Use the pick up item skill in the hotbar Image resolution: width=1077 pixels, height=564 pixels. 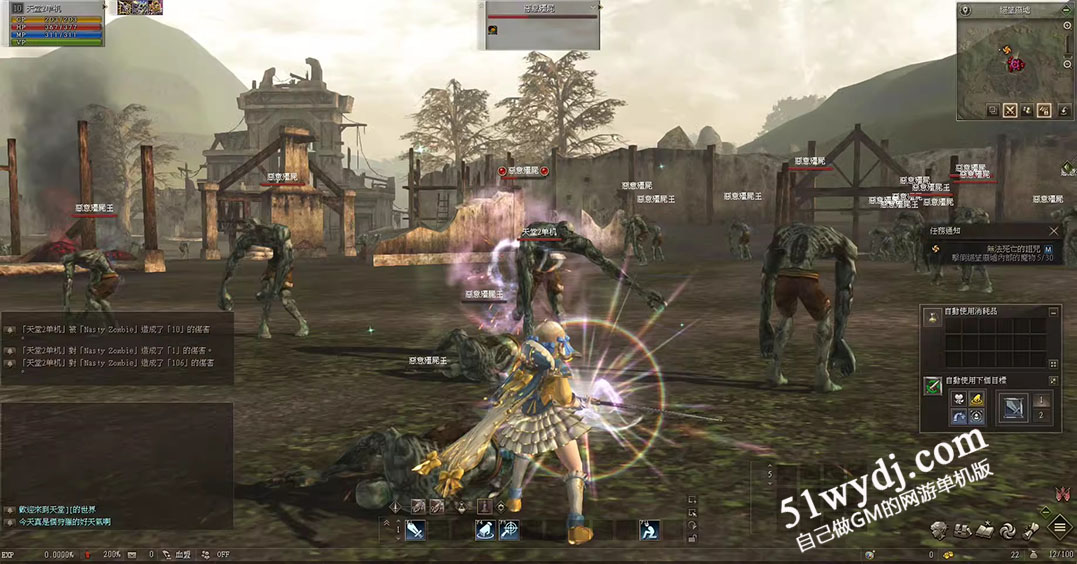(x=486, y=531)
